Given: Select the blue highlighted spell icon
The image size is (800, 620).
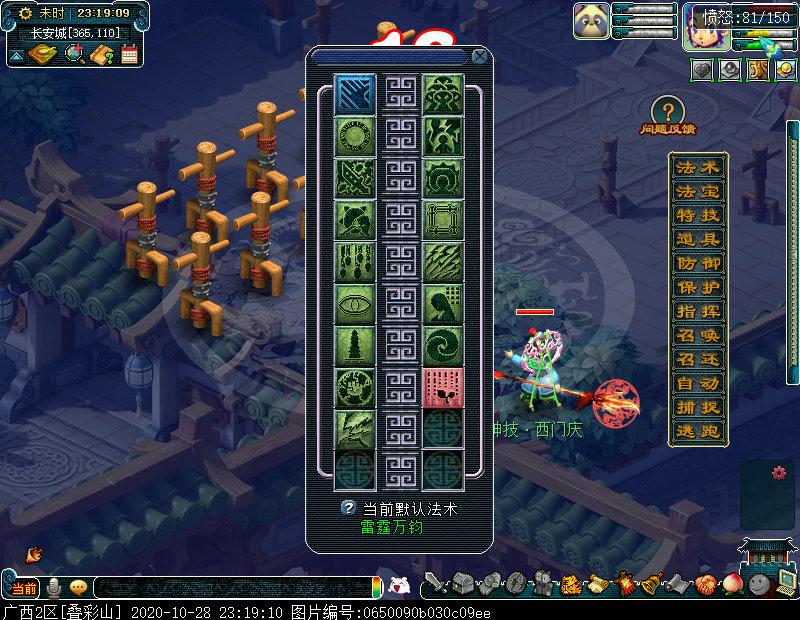Looking at the screenshot, I should pos(355,94).
